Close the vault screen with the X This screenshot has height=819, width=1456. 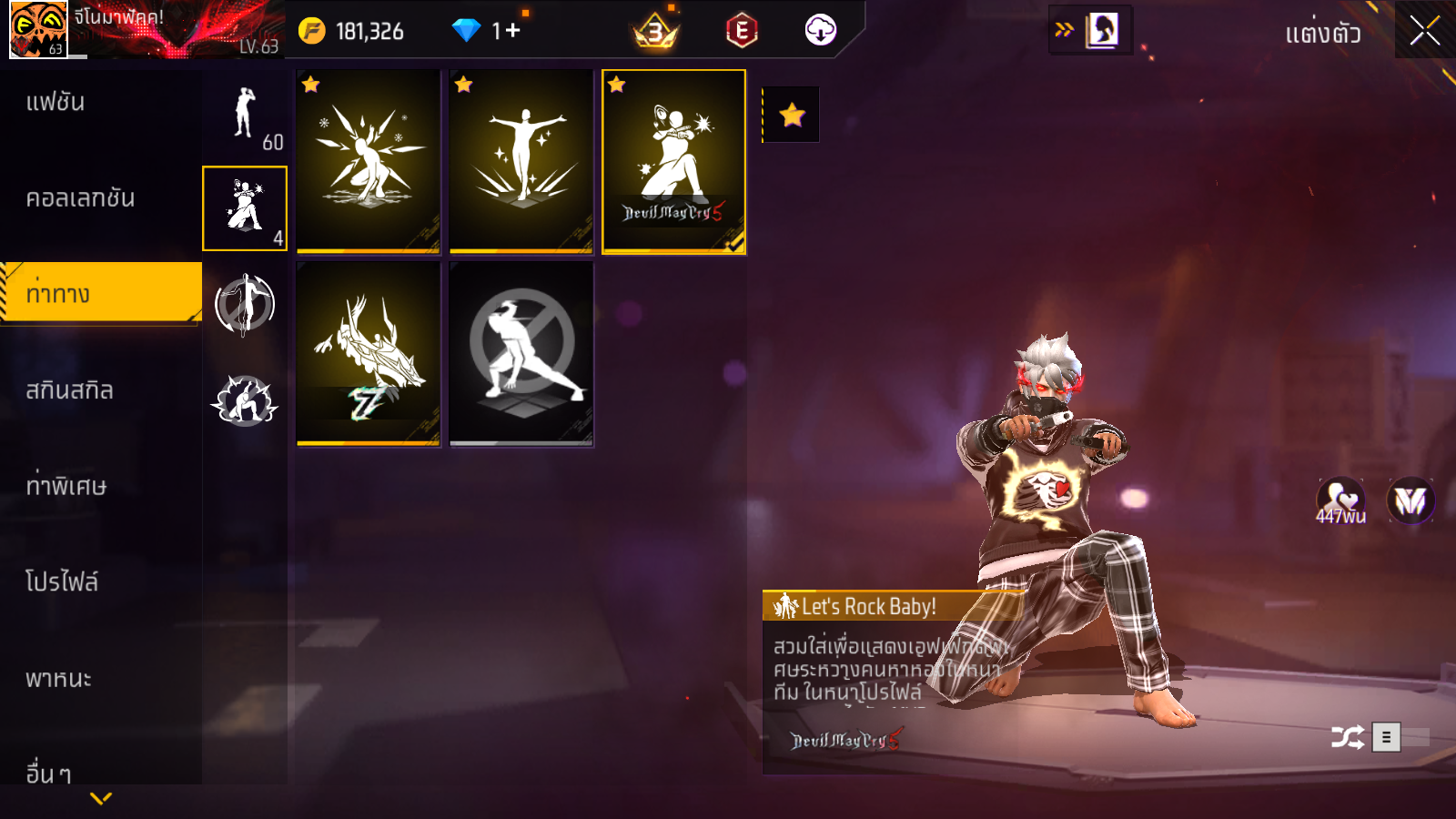coord(1424,31)
